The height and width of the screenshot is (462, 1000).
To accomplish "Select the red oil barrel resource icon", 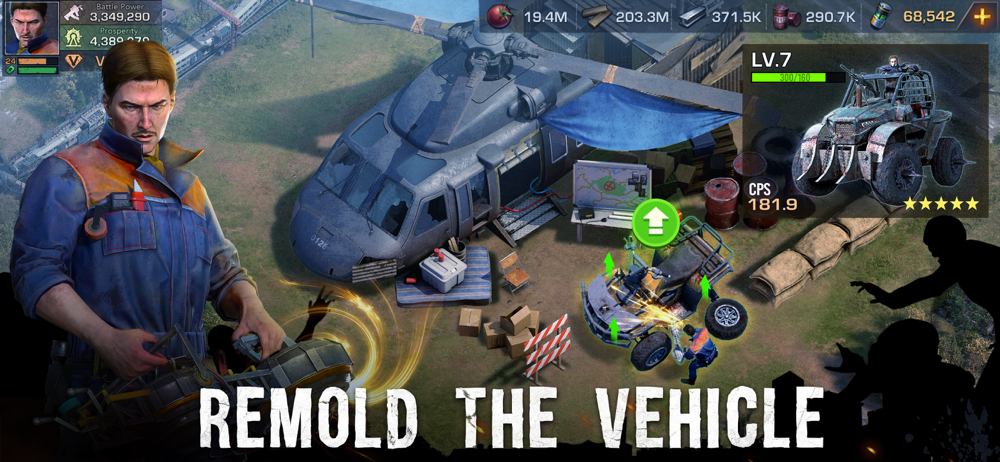I will (782, 17).
